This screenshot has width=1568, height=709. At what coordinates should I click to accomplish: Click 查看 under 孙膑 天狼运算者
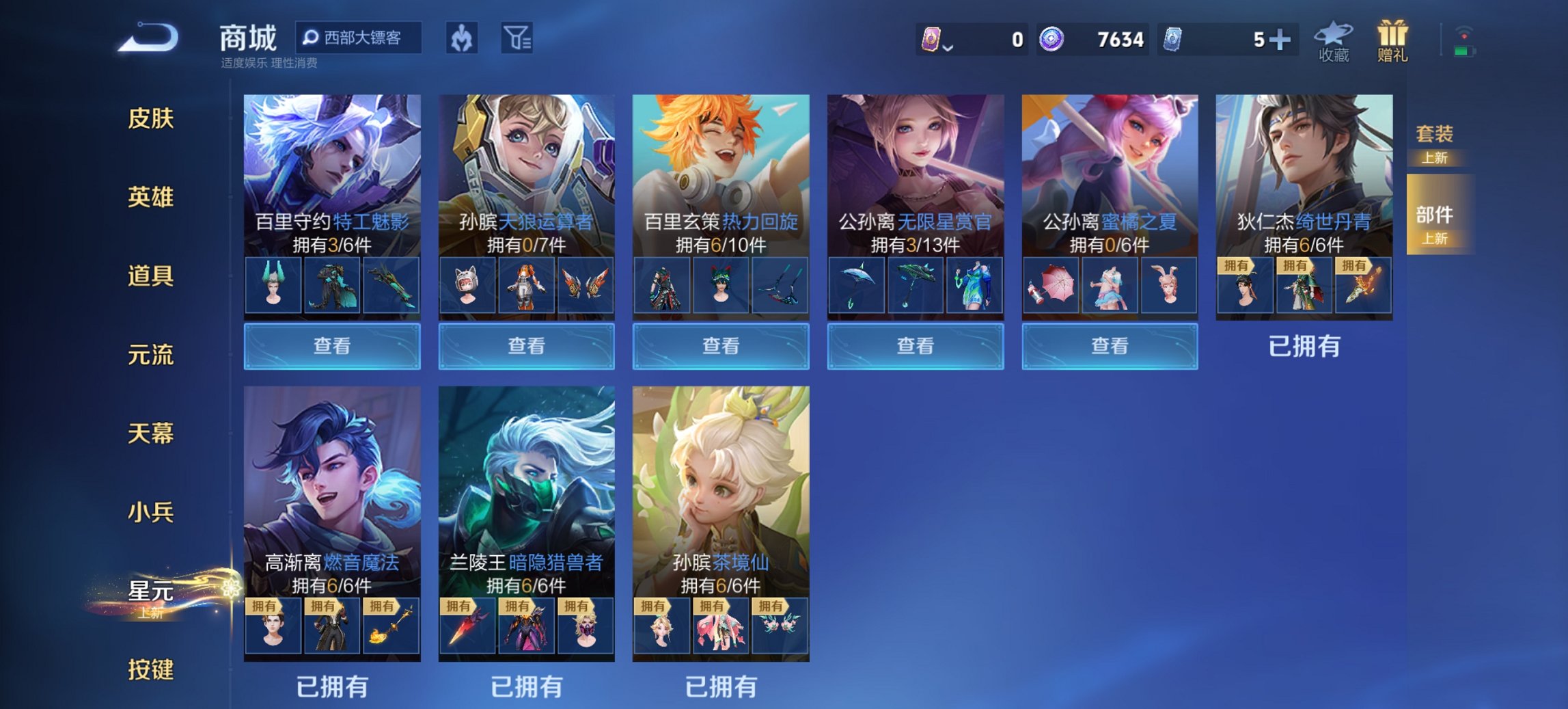click(x=526, y=347)
